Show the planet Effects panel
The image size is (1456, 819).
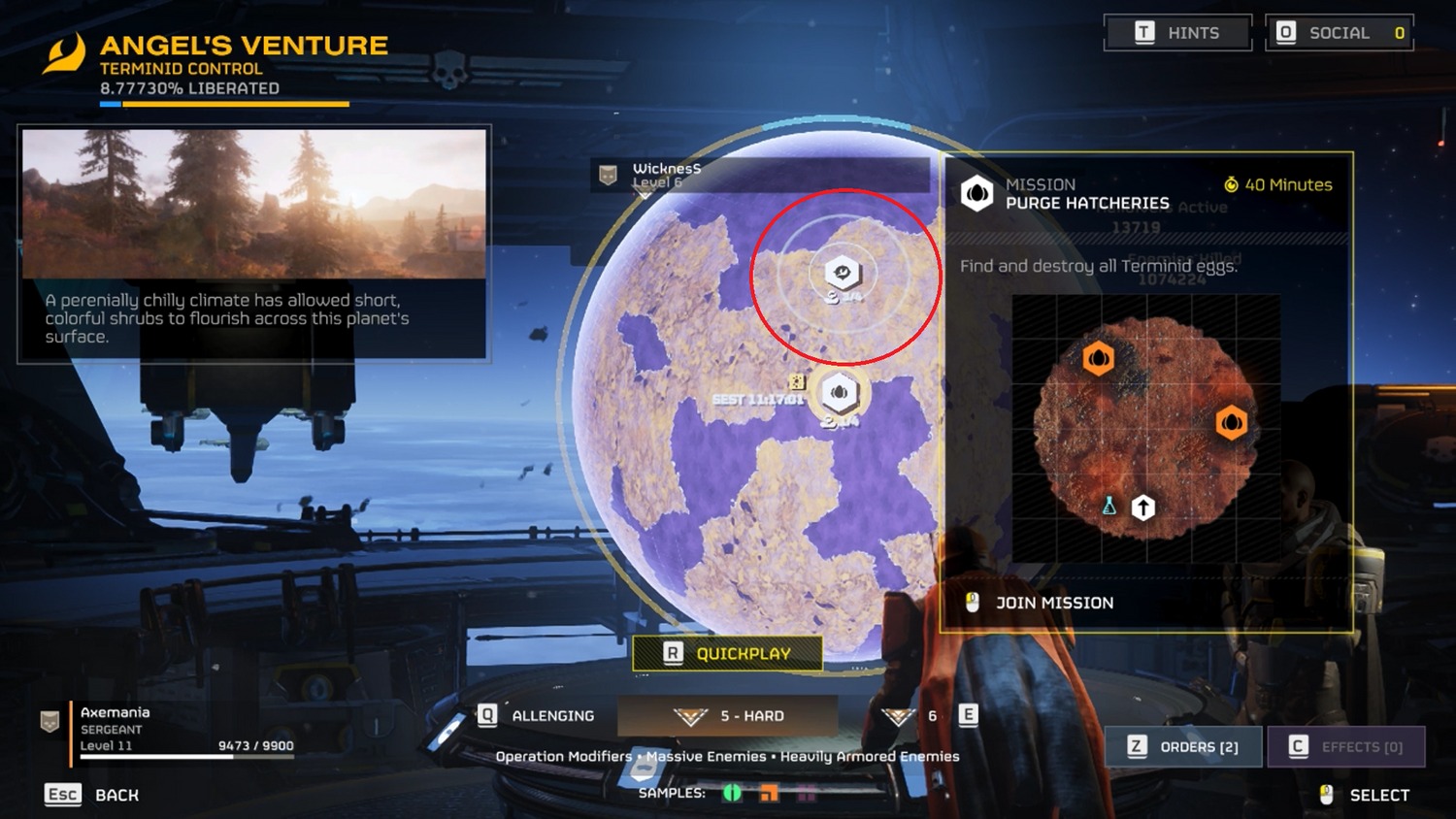click(x=1346, y=746)
